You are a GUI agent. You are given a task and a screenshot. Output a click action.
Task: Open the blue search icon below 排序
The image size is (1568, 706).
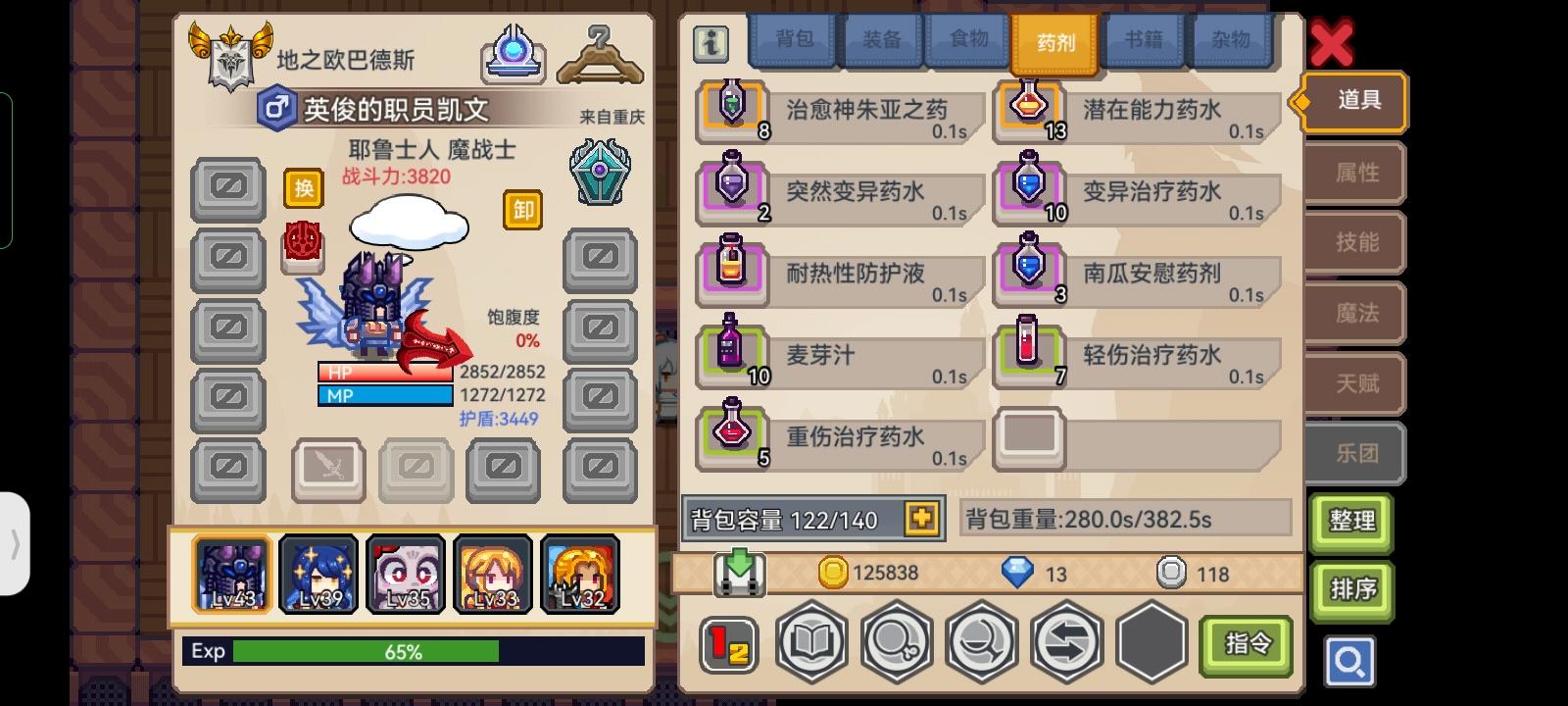[1350, 662]
